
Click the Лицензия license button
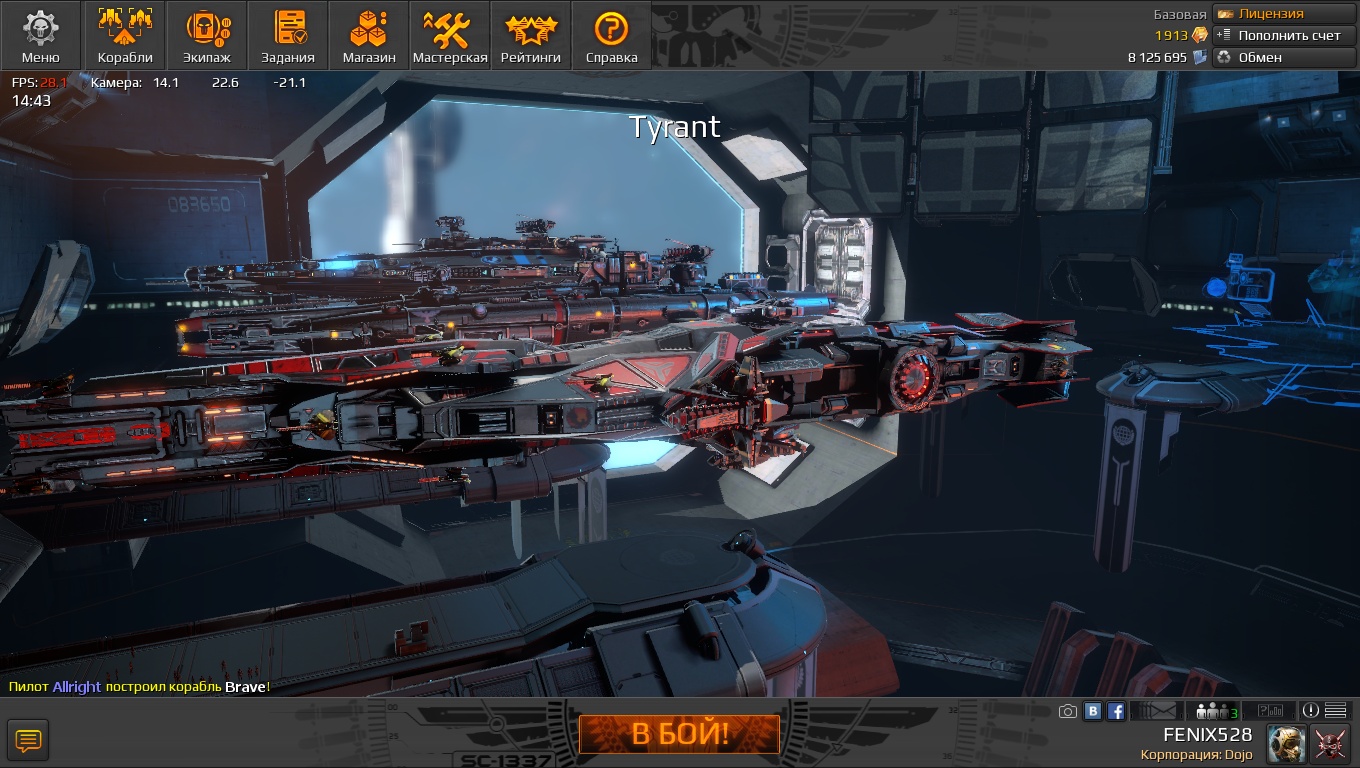click(1284, 14)
